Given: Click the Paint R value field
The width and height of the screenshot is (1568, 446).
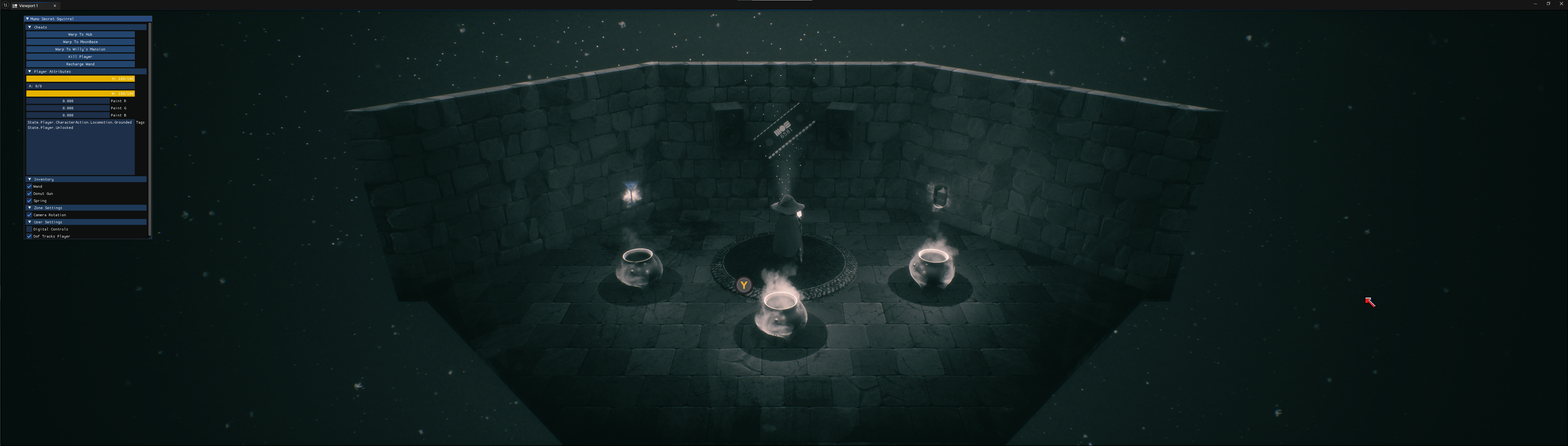Looking at the screenshot, I should tap(68, 101).
